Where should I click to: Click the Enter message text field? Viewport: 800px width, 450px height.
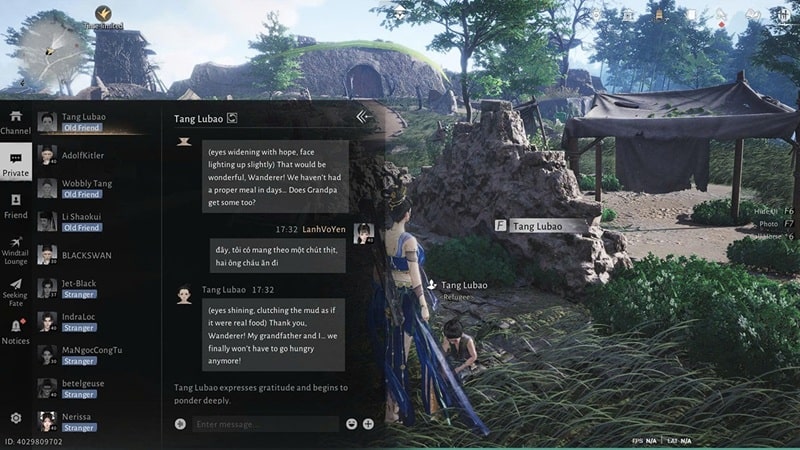click(x=265, y=424)
